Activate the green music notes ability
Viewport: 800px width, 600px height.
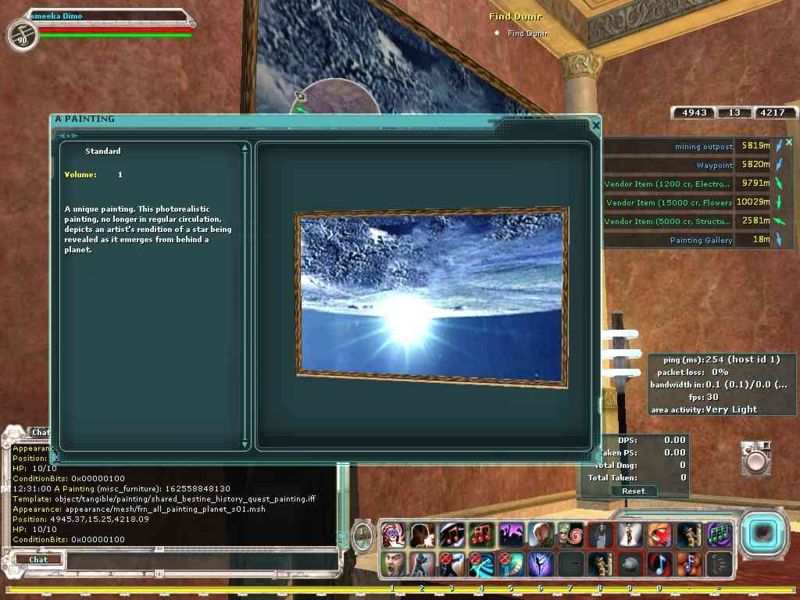click(720, 535)
